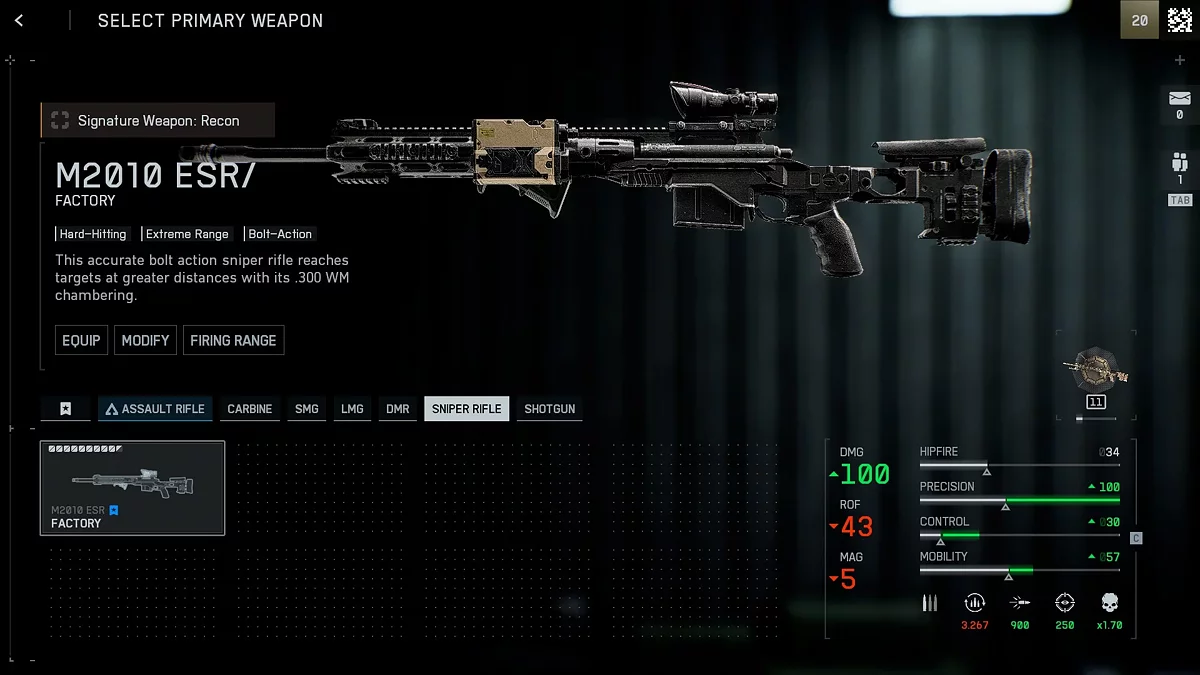Go back using the top-left arrow
Screen dimensions: 1200x675
pyautogui.click(x=19, y=21)
